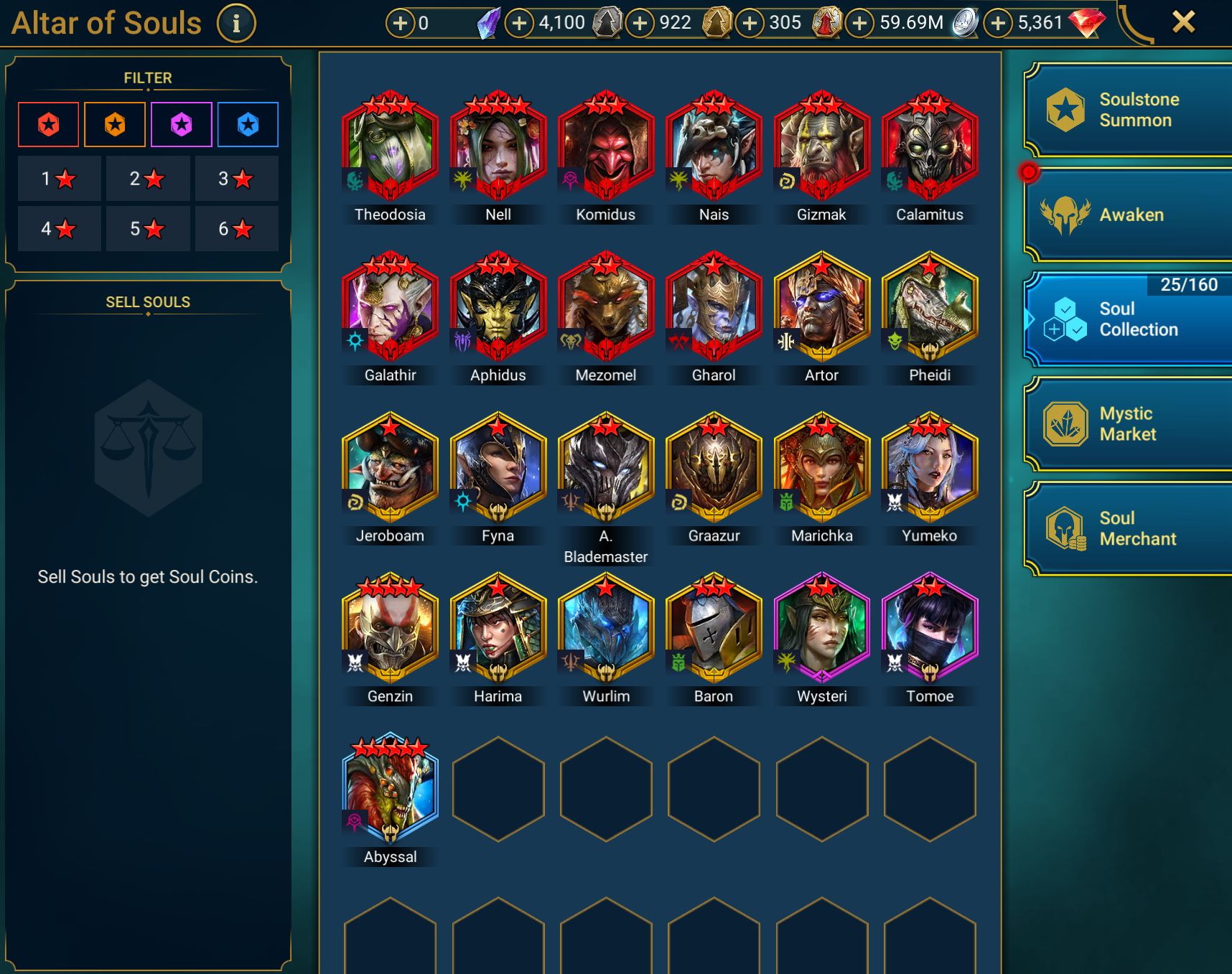Screen dimensions: 1232x974
Task: Filter souls by 1-star rank
Action: [x=59, y=179]
